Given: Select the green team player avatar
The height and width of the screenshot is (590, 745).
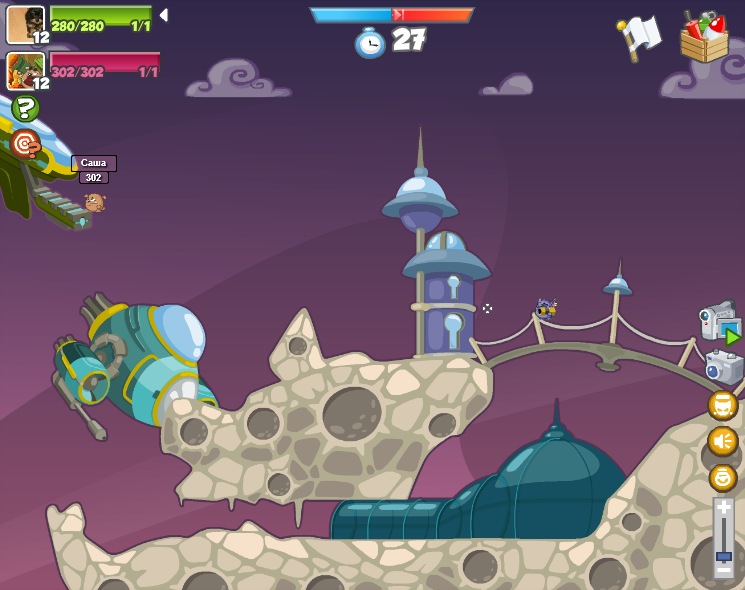Looking at the screenshot, I should (x=25, y=25).
